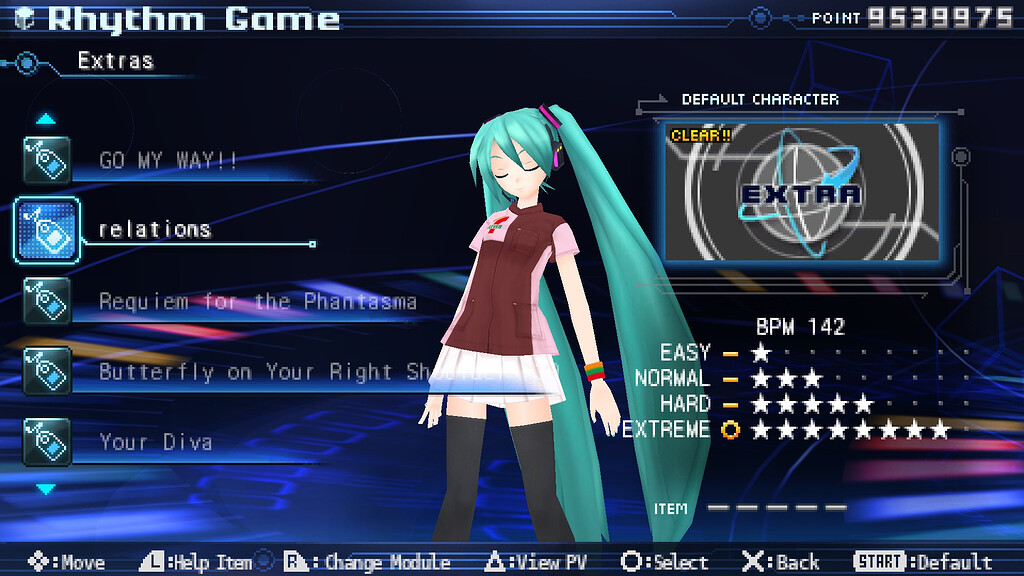Click the EXTRA song preview thumbnail

pos(801,192)
